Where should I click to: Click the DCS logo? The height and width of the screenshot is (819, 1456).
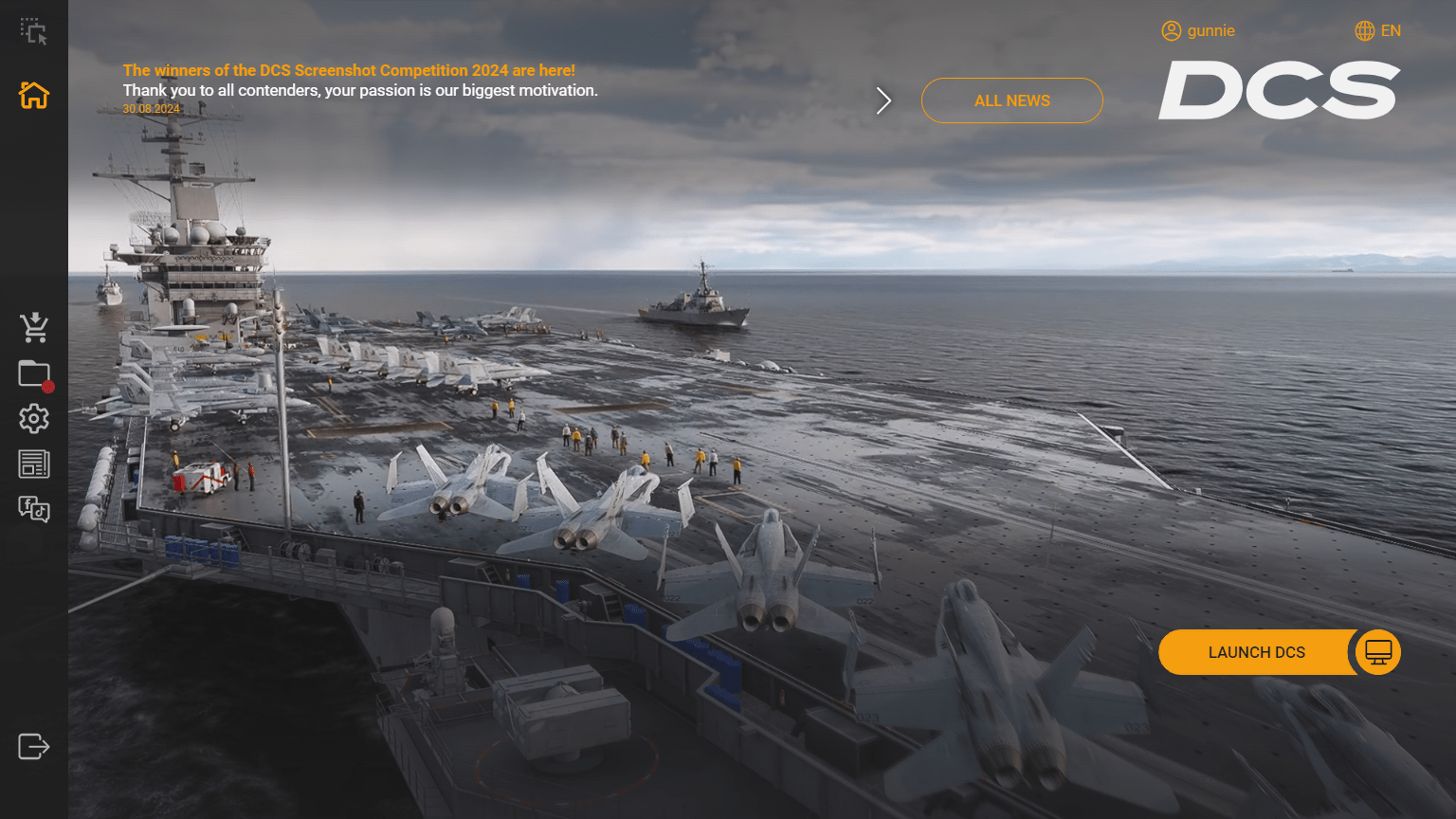[1279, 89]
